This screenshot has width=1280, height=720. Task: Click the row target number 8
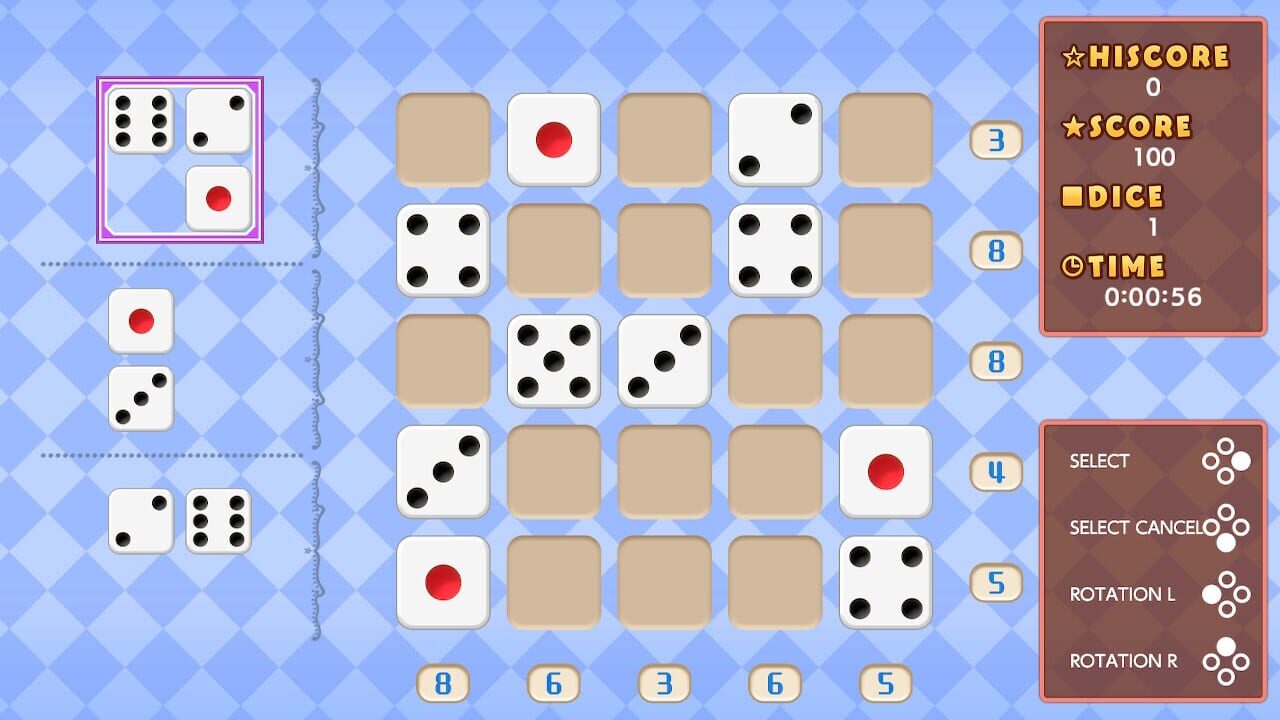click(995, 252)
